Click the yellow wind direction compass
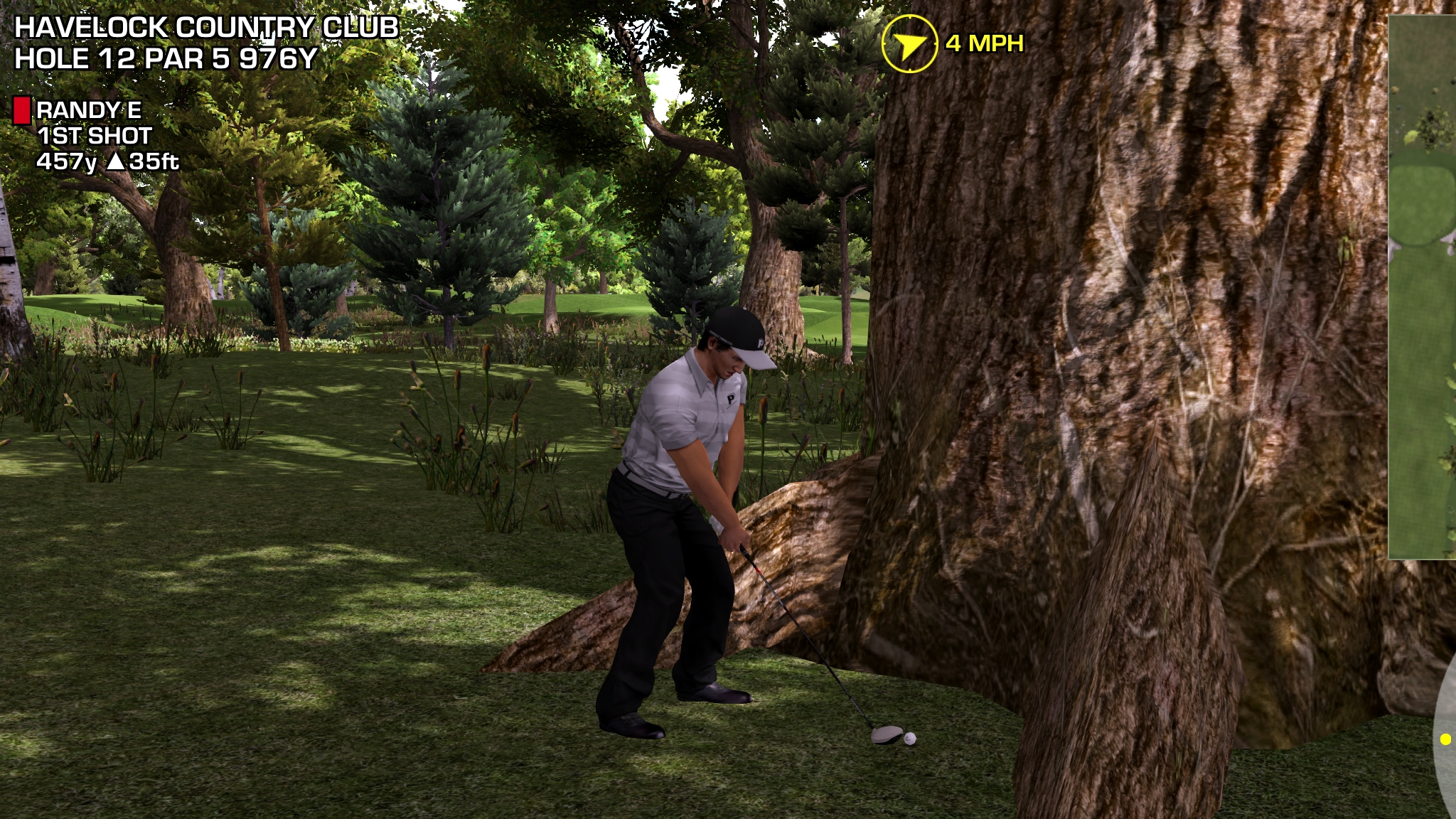 click(909, 44)
